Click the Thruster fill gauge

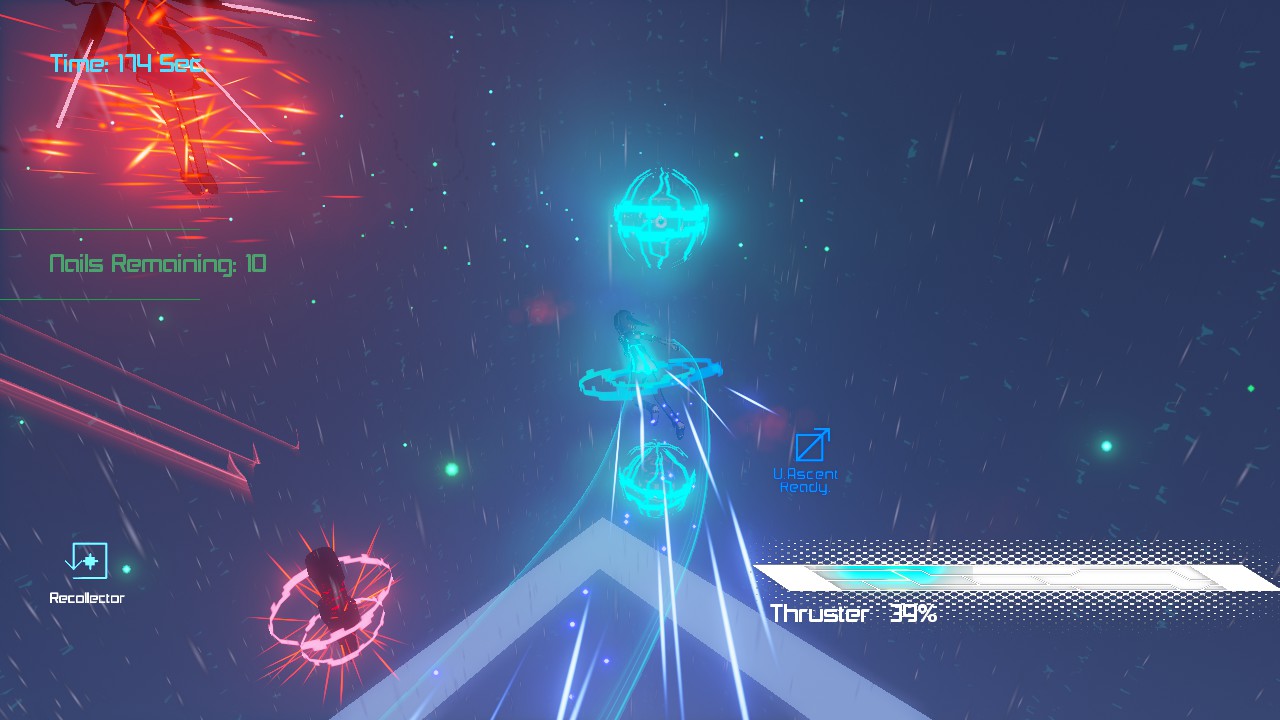tap(890, 575)
